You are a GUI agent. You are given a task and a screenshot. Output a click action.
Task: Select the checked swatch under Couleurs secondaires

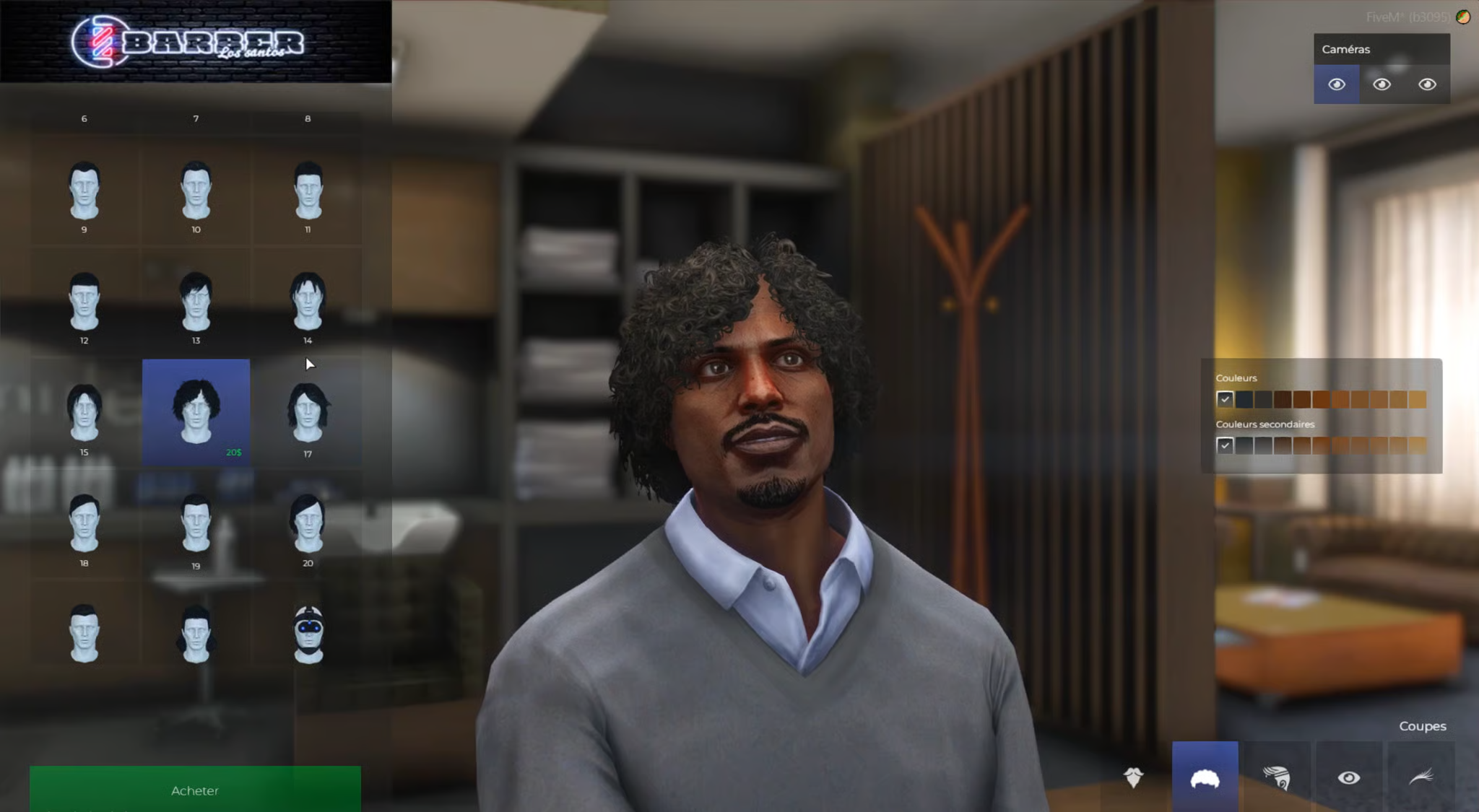(x=1225, y=445)
